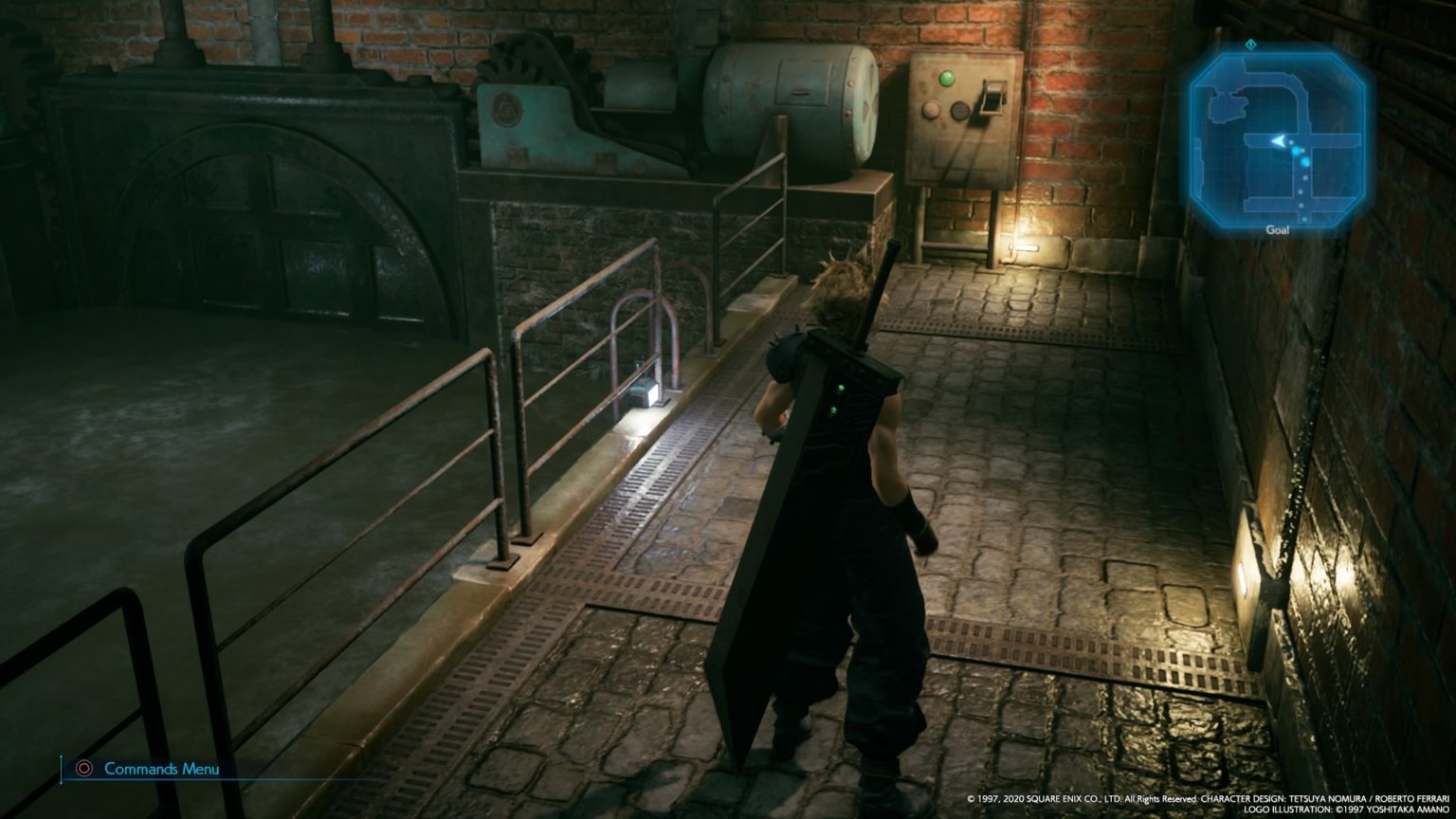The height and width of the screenshot is (819, 1456).
Task: Click the teal diamond marker above the minimap
Action: click(1250, 45)
